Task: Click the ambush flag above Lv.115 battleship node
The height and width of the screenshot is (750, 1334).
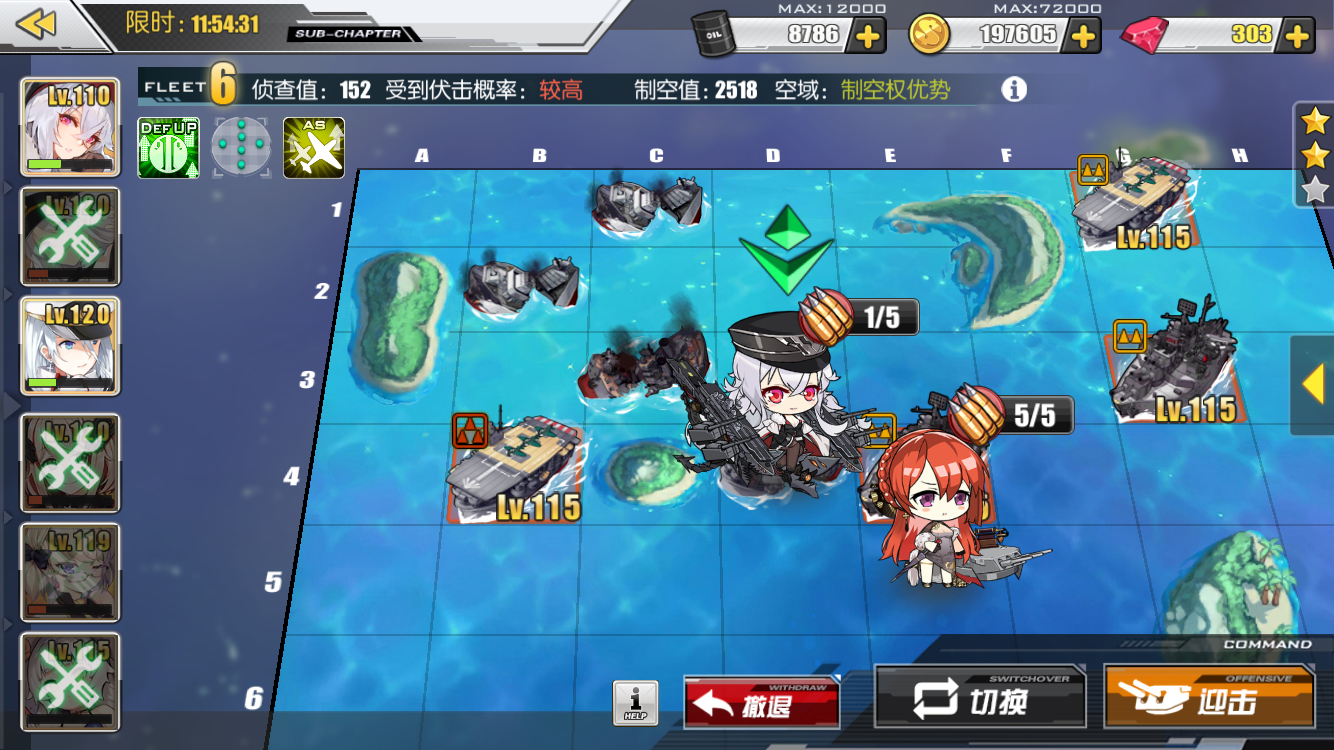Action: pos(1128,337)
